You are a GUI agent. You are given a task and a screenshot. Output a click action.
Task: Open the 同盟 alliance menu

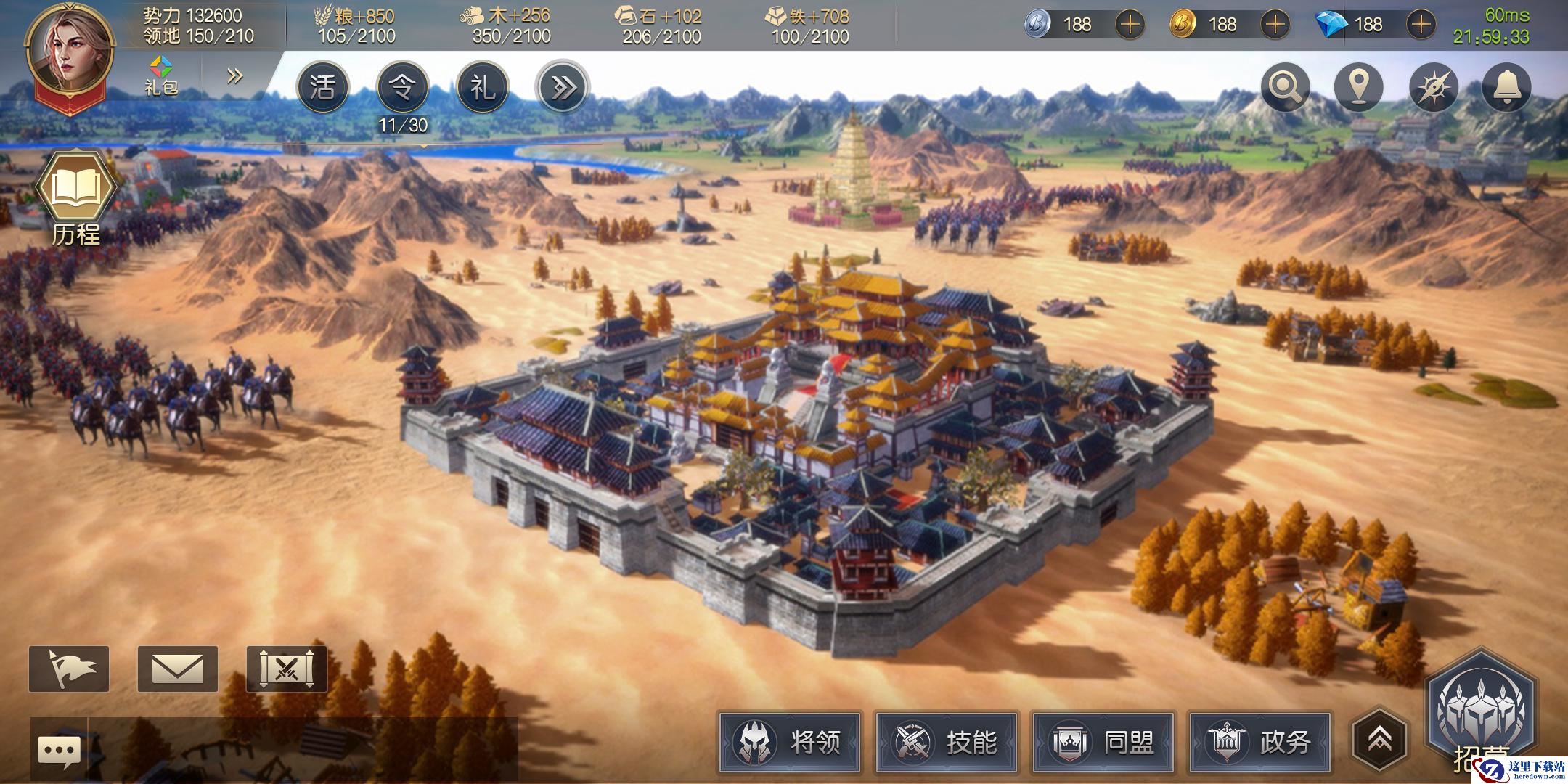(x=1103, y=742)
